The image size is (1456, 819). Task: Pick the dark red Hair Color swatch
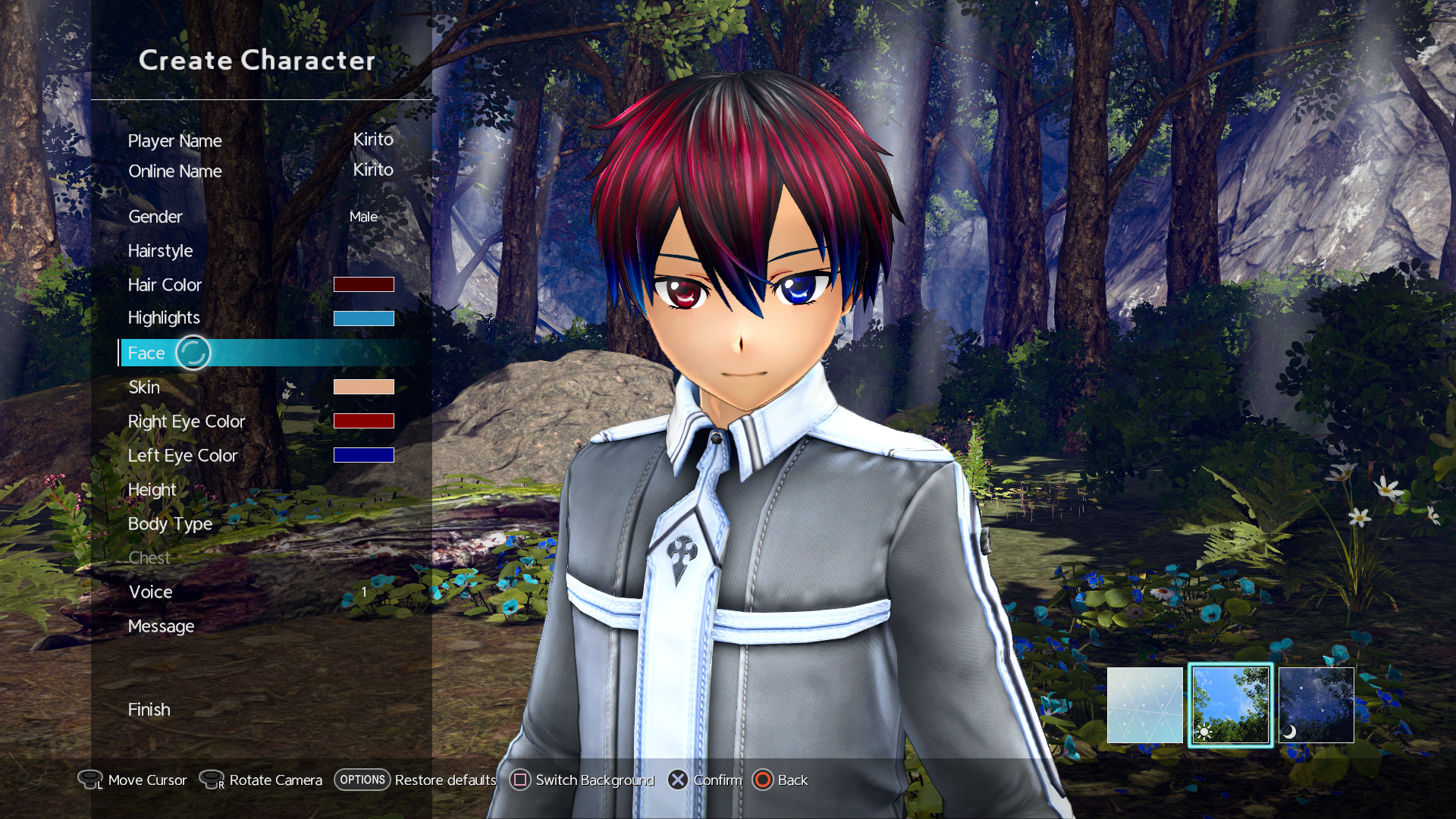(x=363, y=284)
